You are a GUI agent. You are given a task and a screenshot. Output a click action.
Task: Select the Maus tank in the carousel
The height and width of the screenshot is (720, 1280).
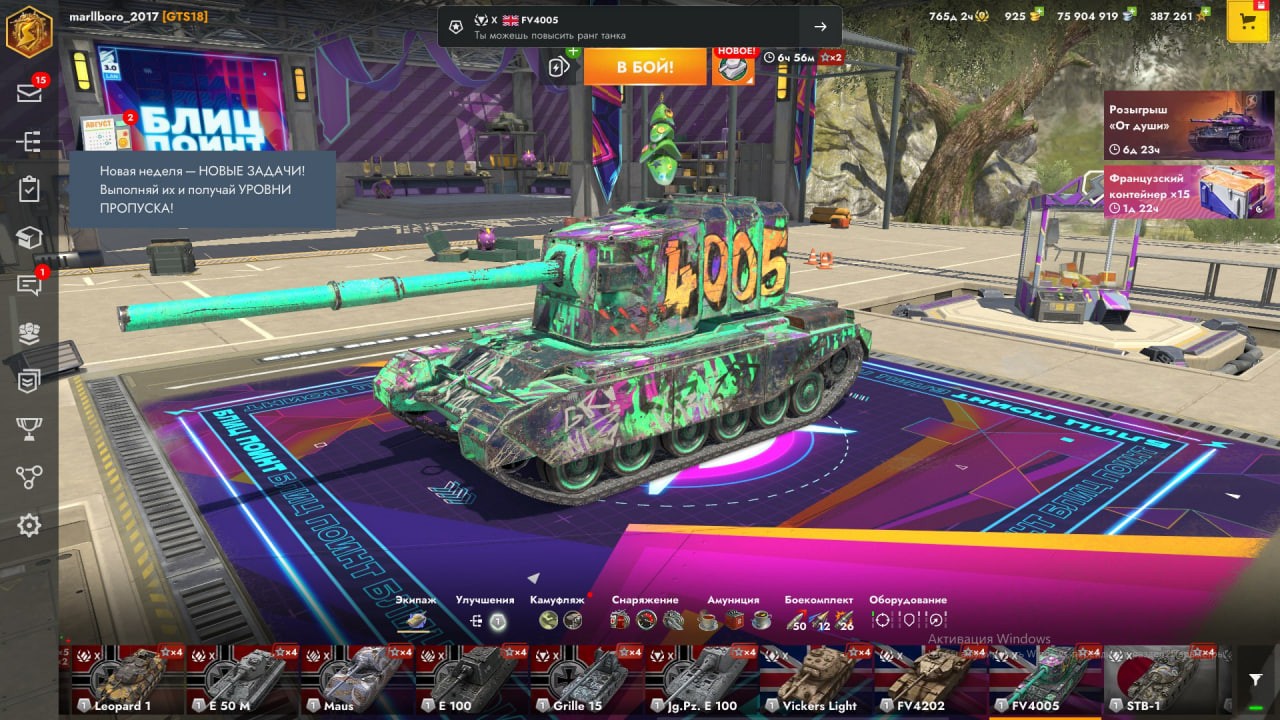click(x=358, y=679)
